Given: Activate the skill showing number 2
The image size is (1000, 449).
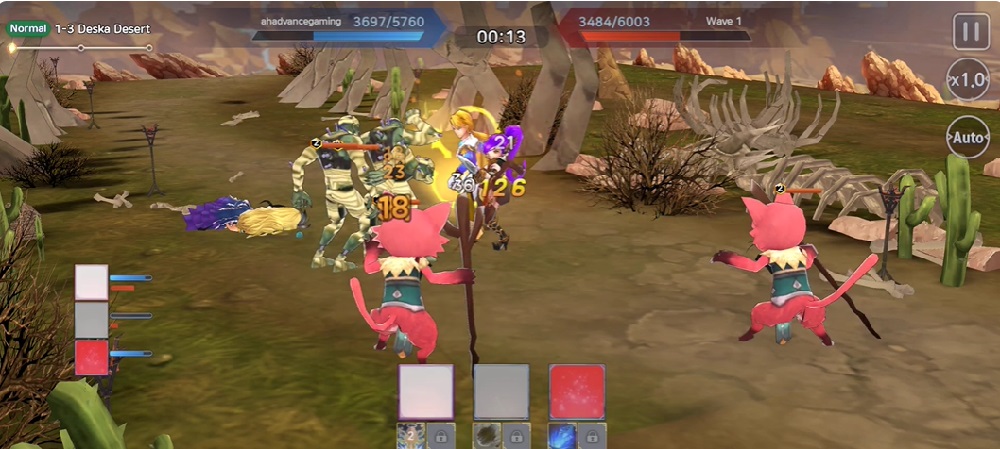Looking at the screenshot, I should click(411, 436).
